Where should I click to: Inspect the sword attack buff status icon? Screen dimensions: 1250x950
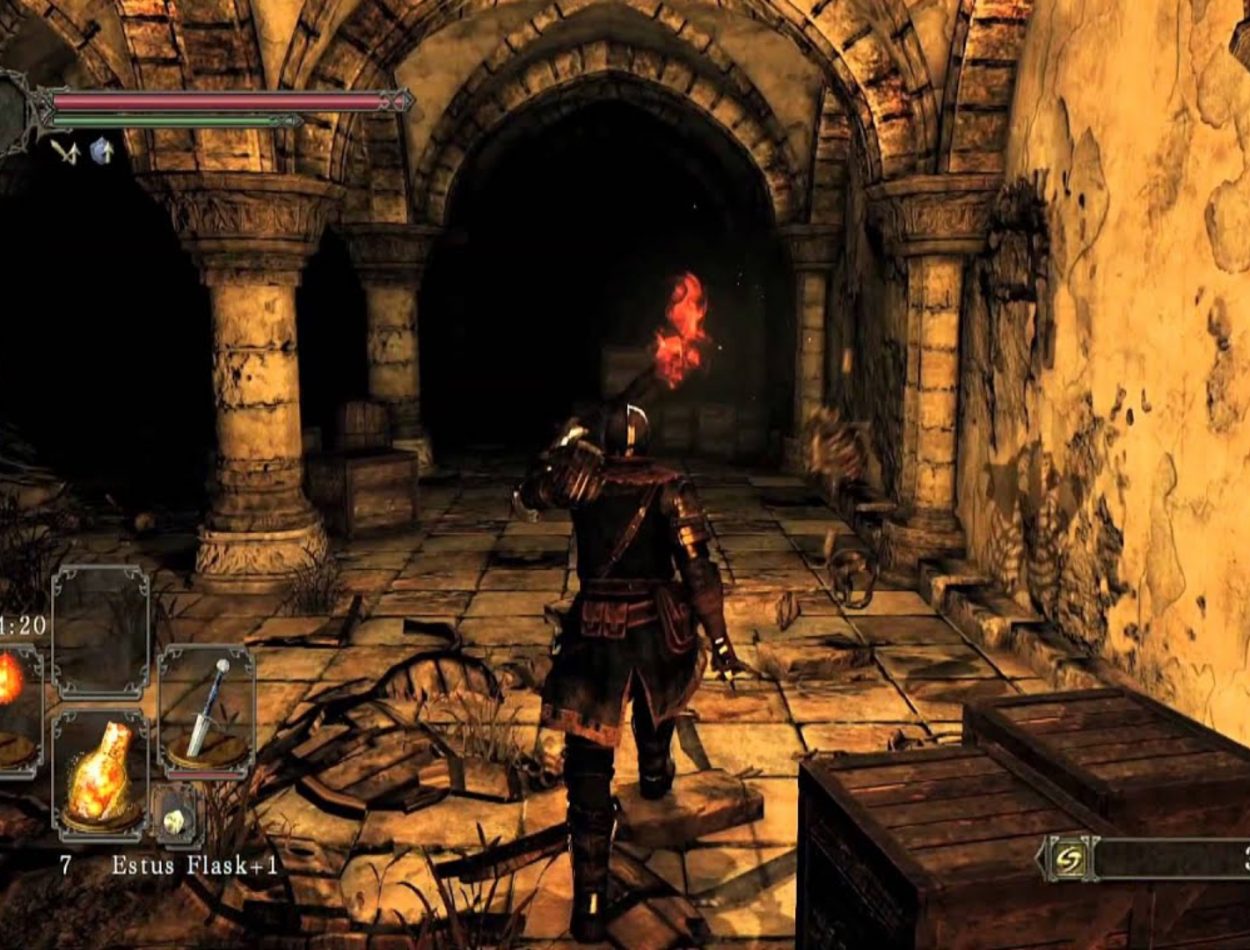click(x=66, y=151)
